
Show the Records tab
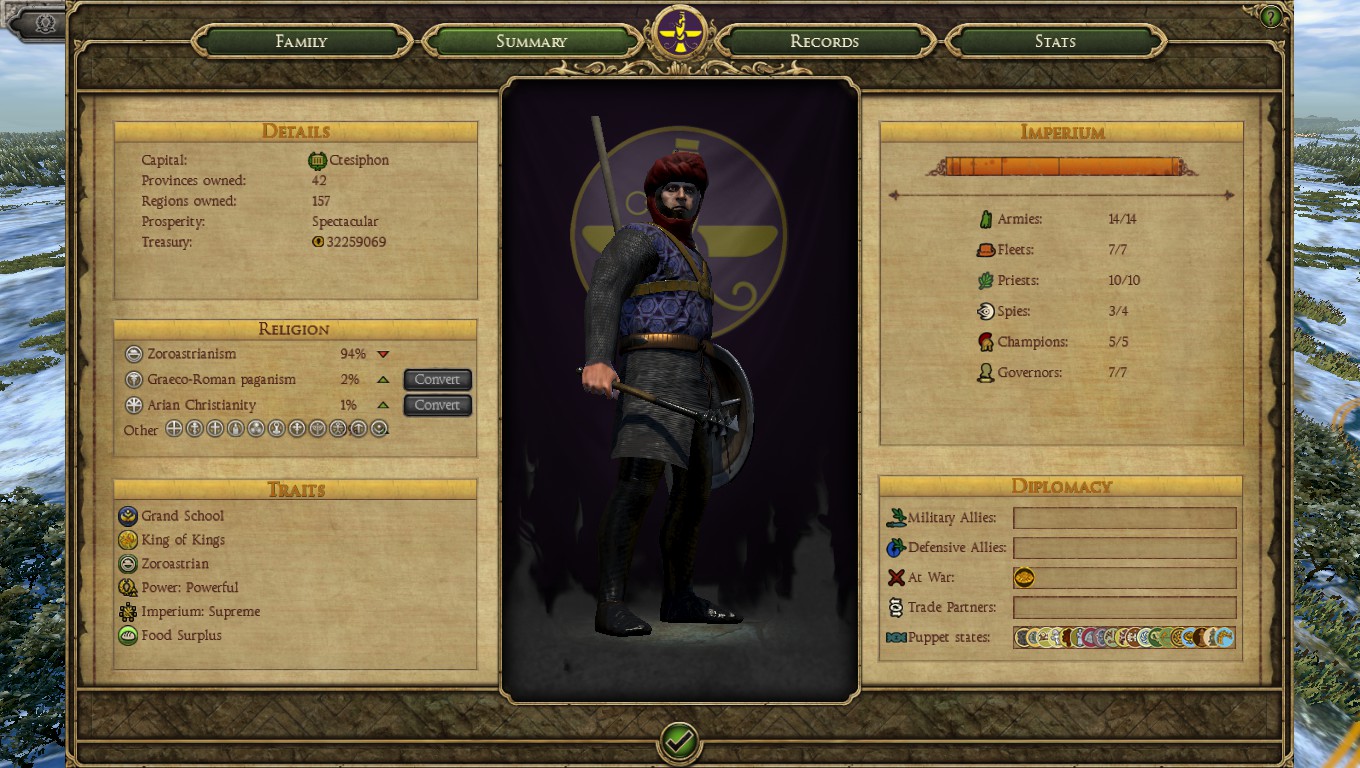coord(824,42)
